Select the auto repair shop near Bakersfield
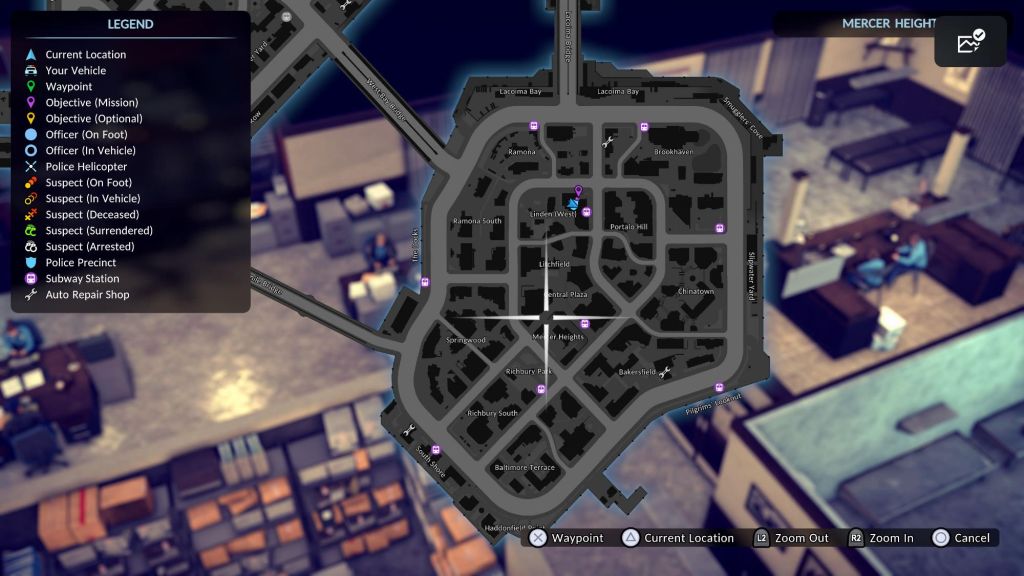Screen dimensions: 1024x576 664,372
